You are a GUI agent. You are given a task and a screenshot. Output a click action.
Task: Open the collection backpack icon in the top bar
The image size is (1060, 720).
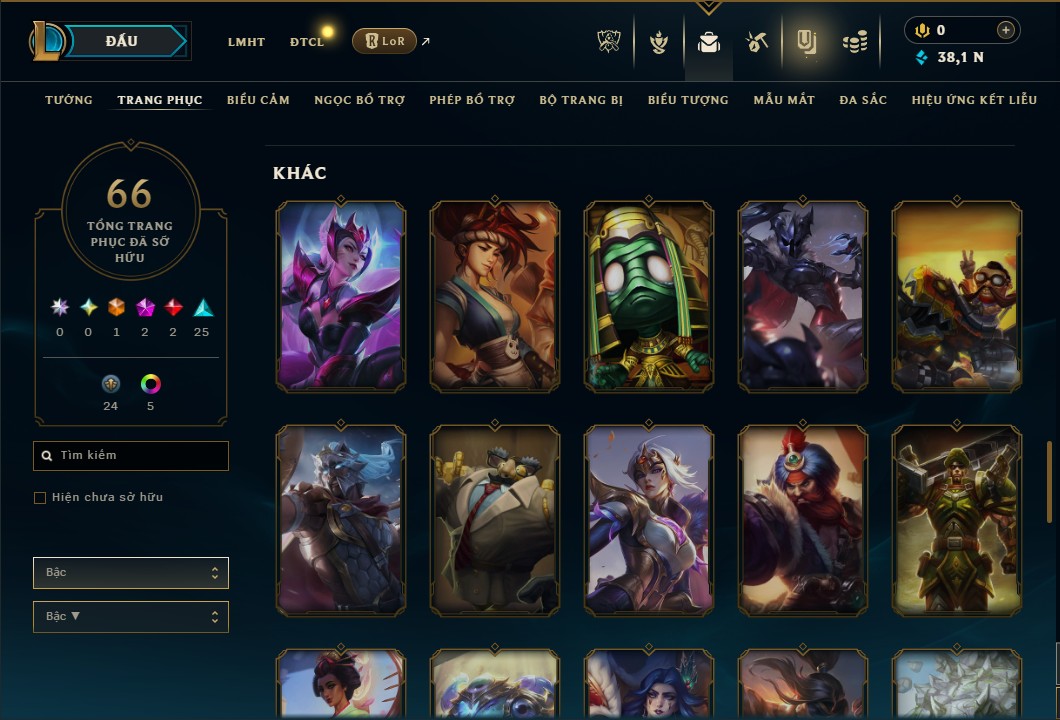(709, 42)
